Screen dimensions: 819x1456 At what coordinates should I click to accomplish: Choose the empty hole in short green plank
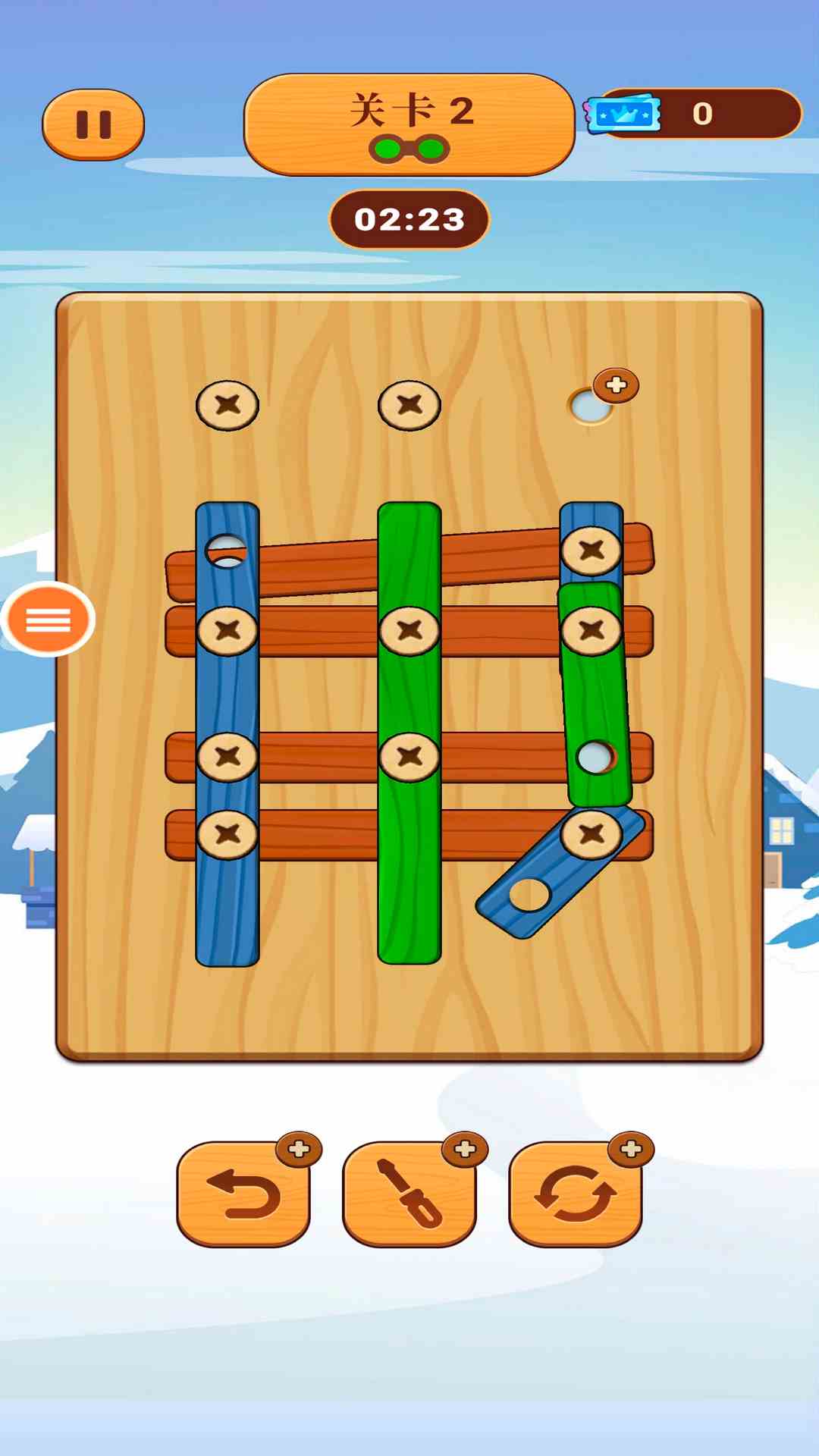pos(595,756)
